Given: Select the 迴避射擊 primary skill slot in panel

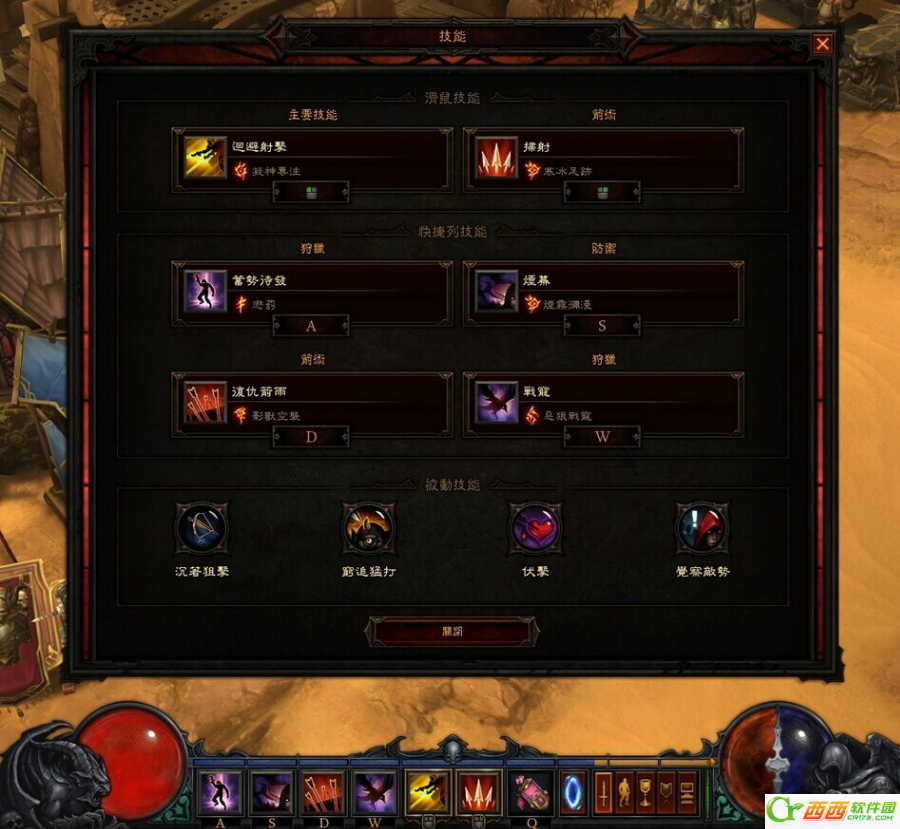Looking at the screenshot, I should coord(311,158).
